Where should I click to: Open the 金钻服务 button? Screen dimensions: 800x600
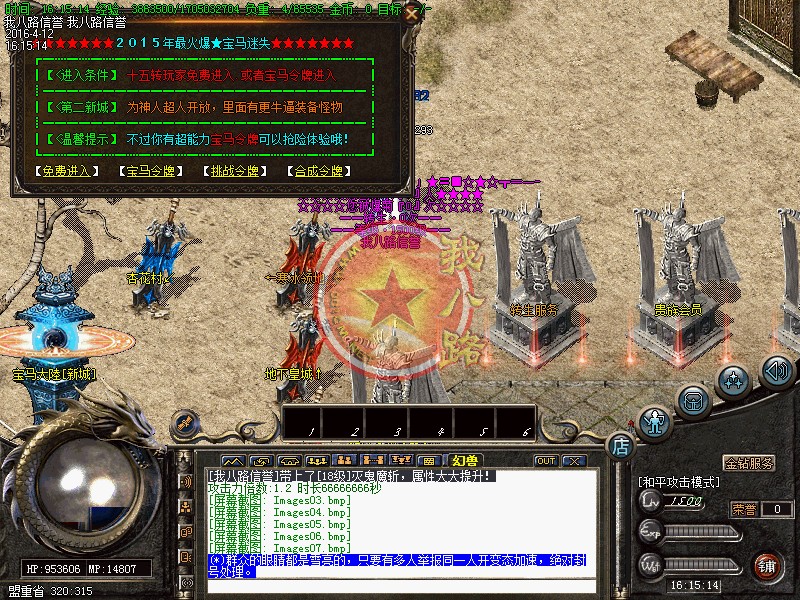749,464
